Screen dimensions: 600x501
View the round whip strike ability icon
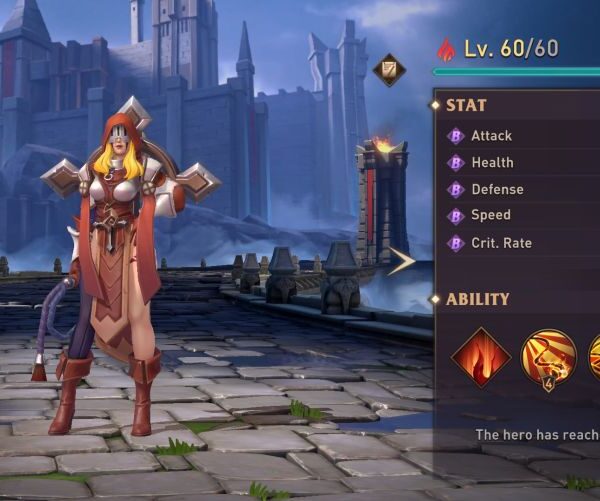[549, 359]
